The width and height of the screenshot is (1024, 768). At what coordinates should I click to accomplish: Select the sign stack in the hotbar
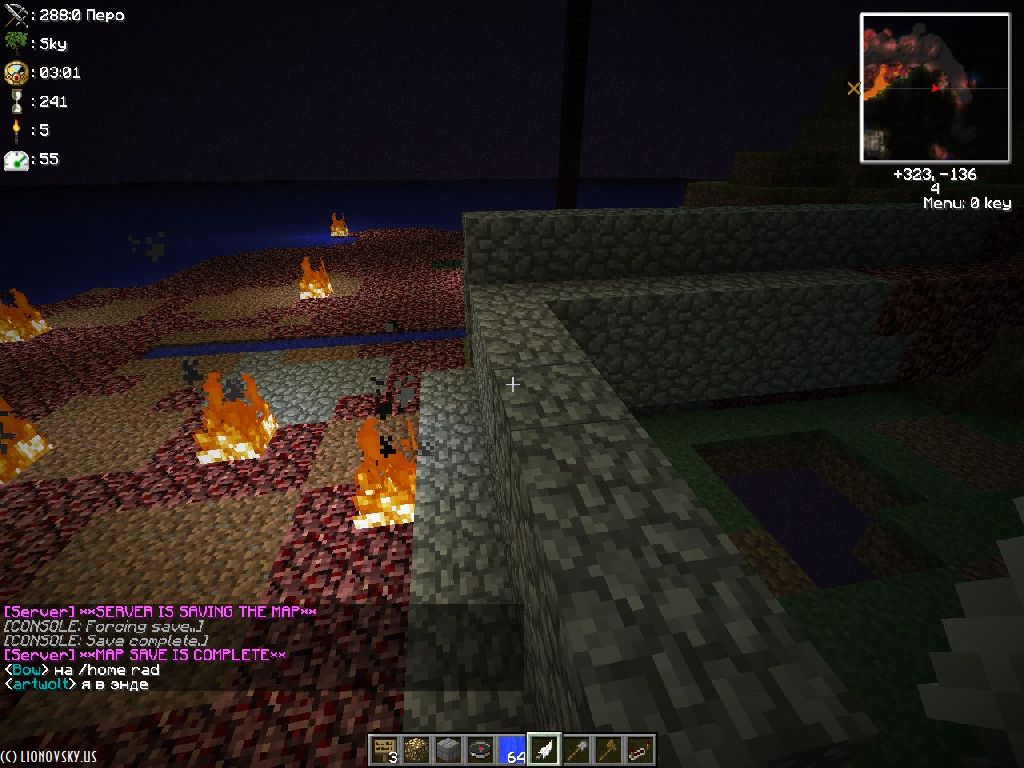point(383,750)
